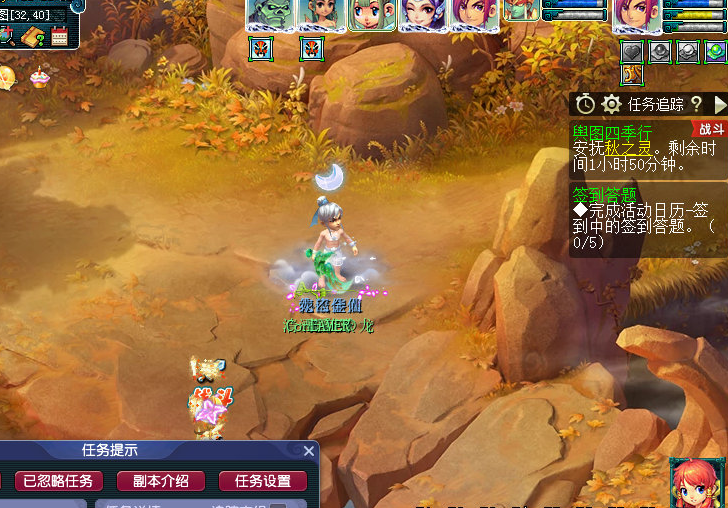728x508 pixels.
Task: Open 任务设置 settings
Action: [x=263, y=481]
